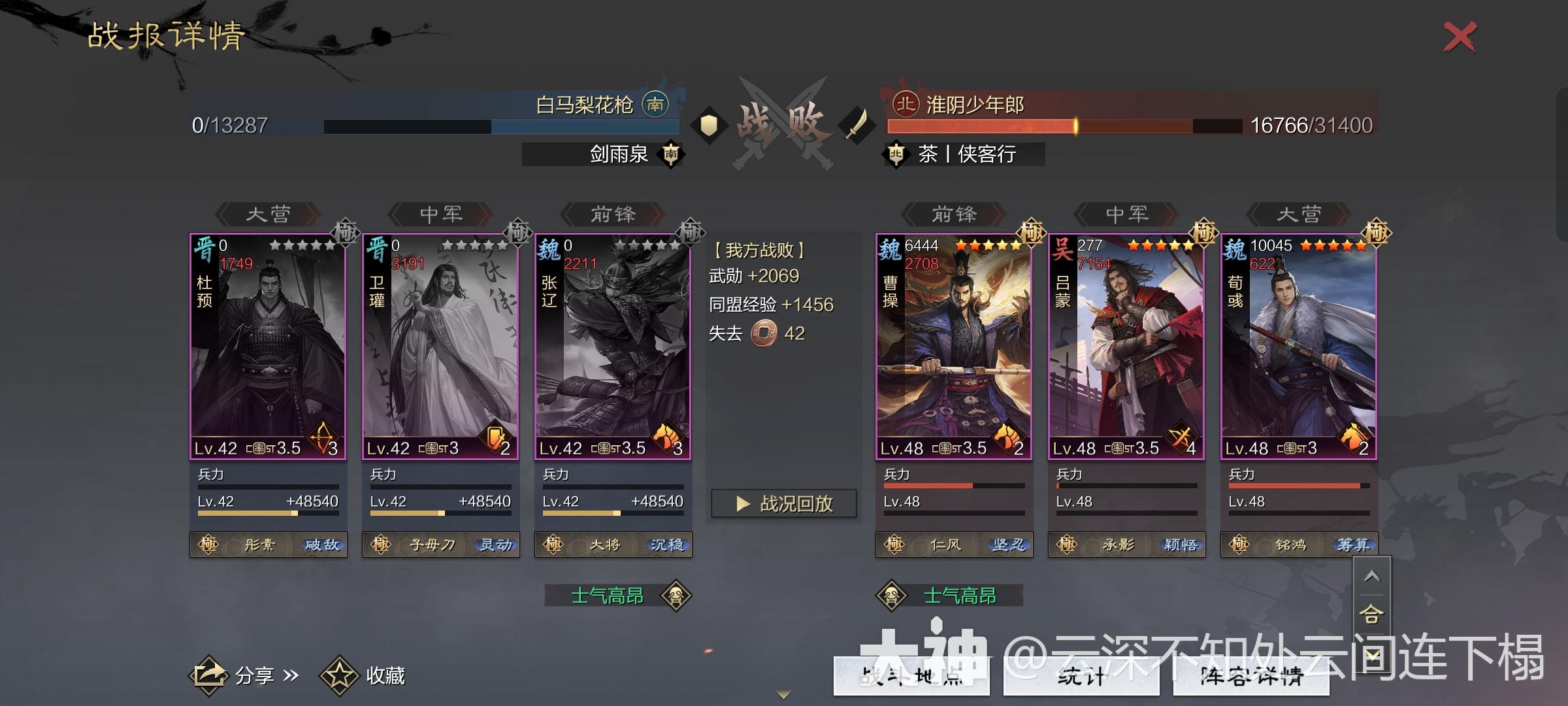
Task: Play the 战况回放 battle replay
Action: pyautogui.click(x=784, y=502)
